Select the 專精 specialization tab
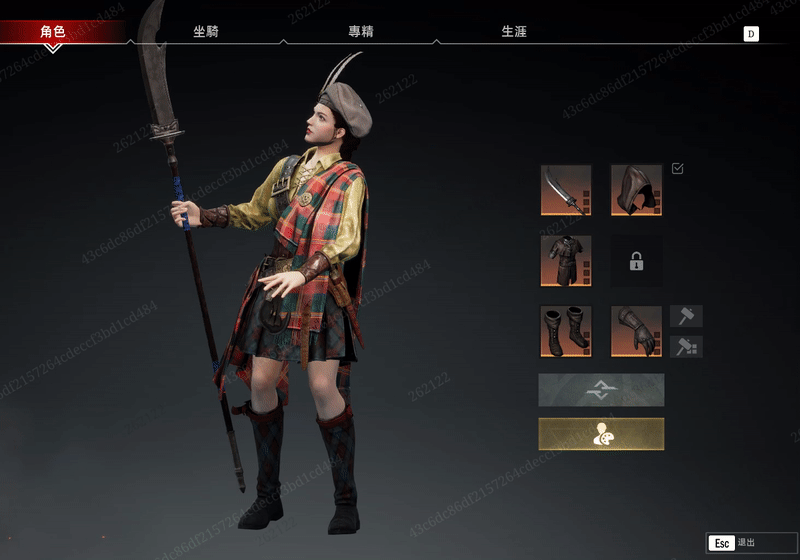Viewport: 800px width, 560px height. coord(360,32)
